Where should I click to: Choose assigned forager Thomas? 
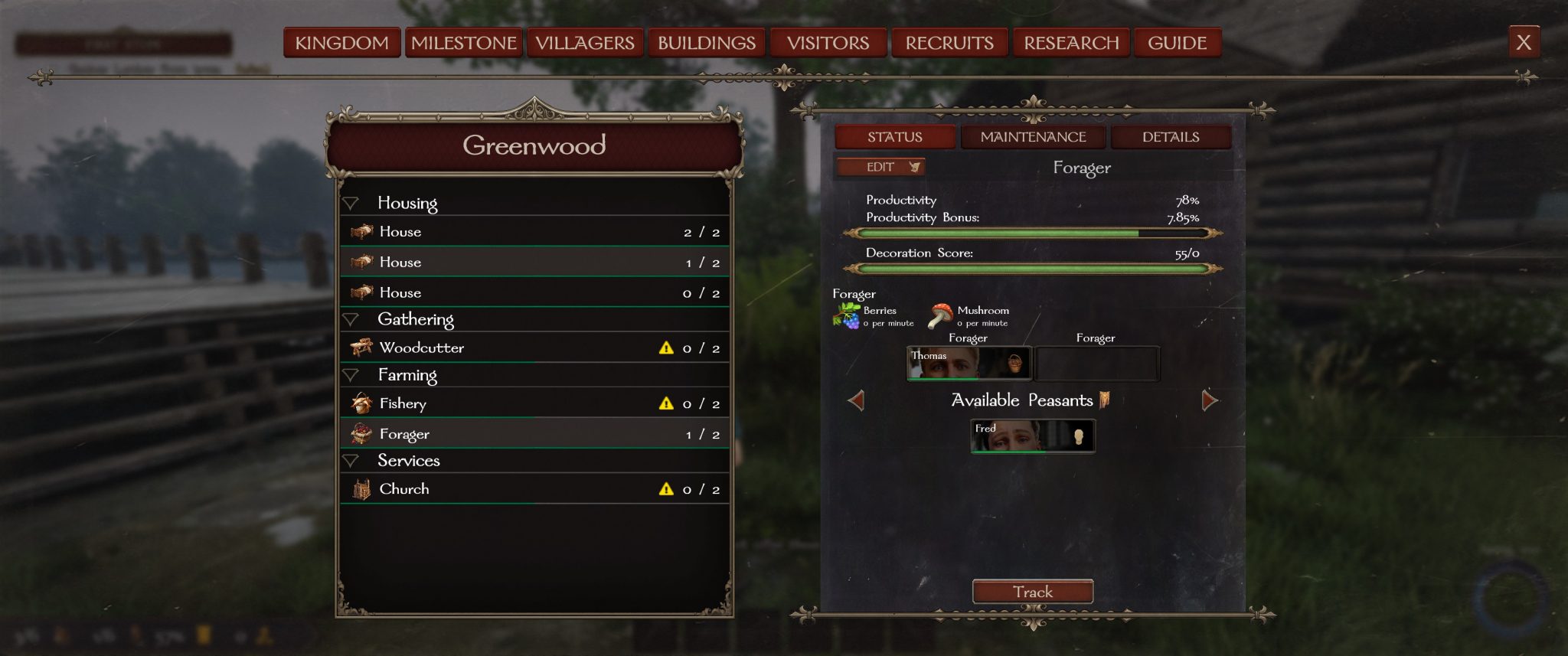click(969, 363)
